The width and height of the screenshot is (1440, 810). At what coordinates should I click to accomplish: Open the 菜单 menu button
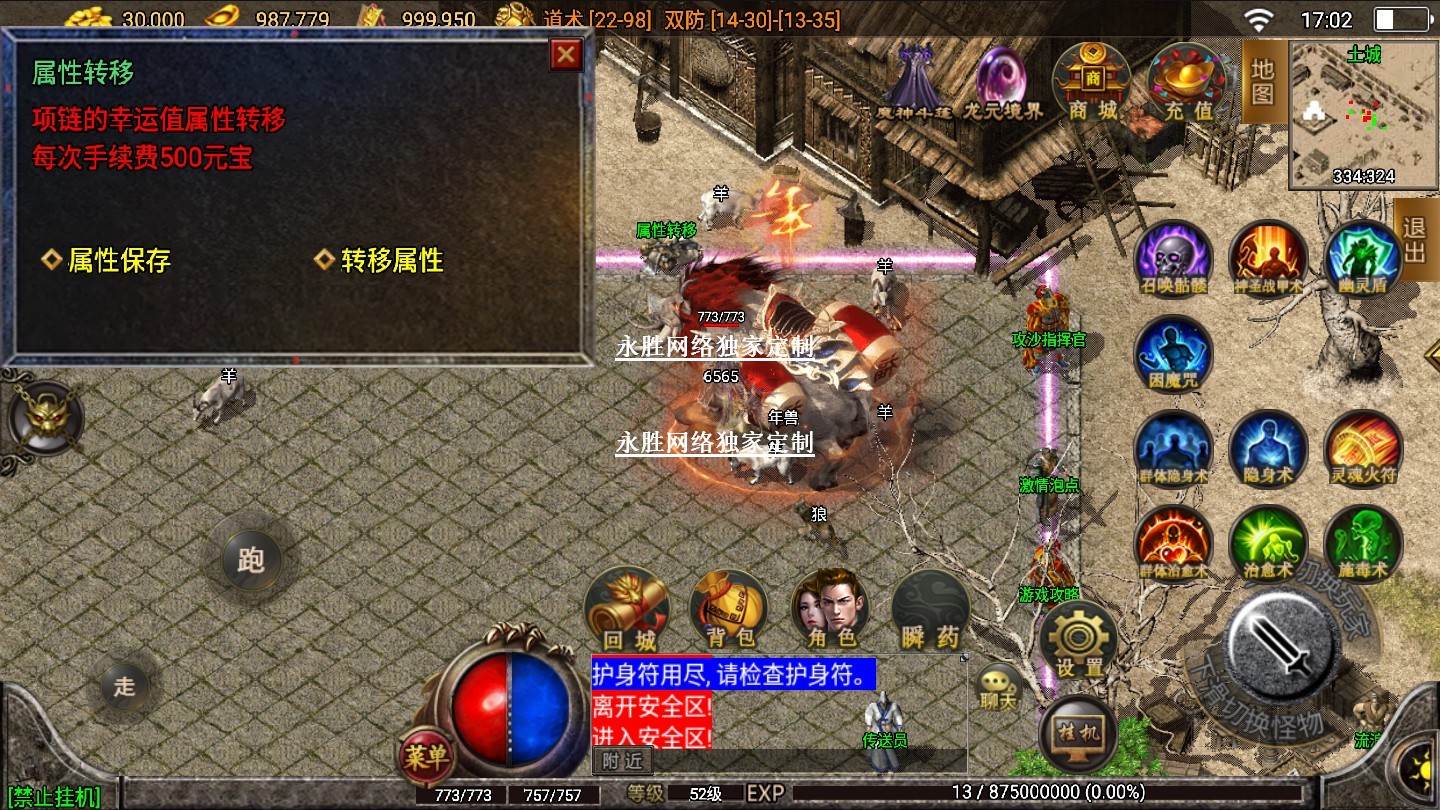coord(427,757)
